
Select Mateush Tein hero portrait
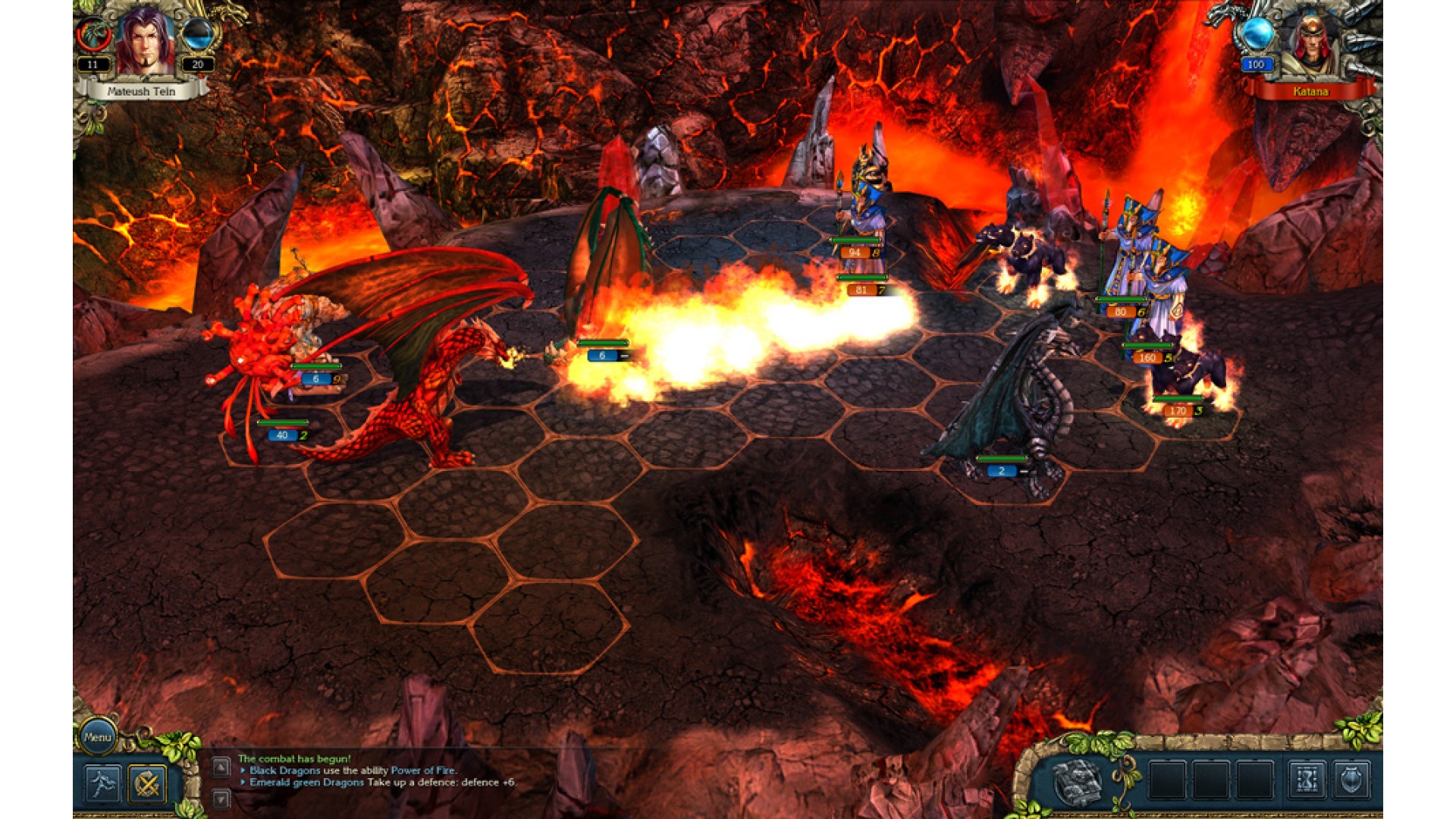coord(144,42)
